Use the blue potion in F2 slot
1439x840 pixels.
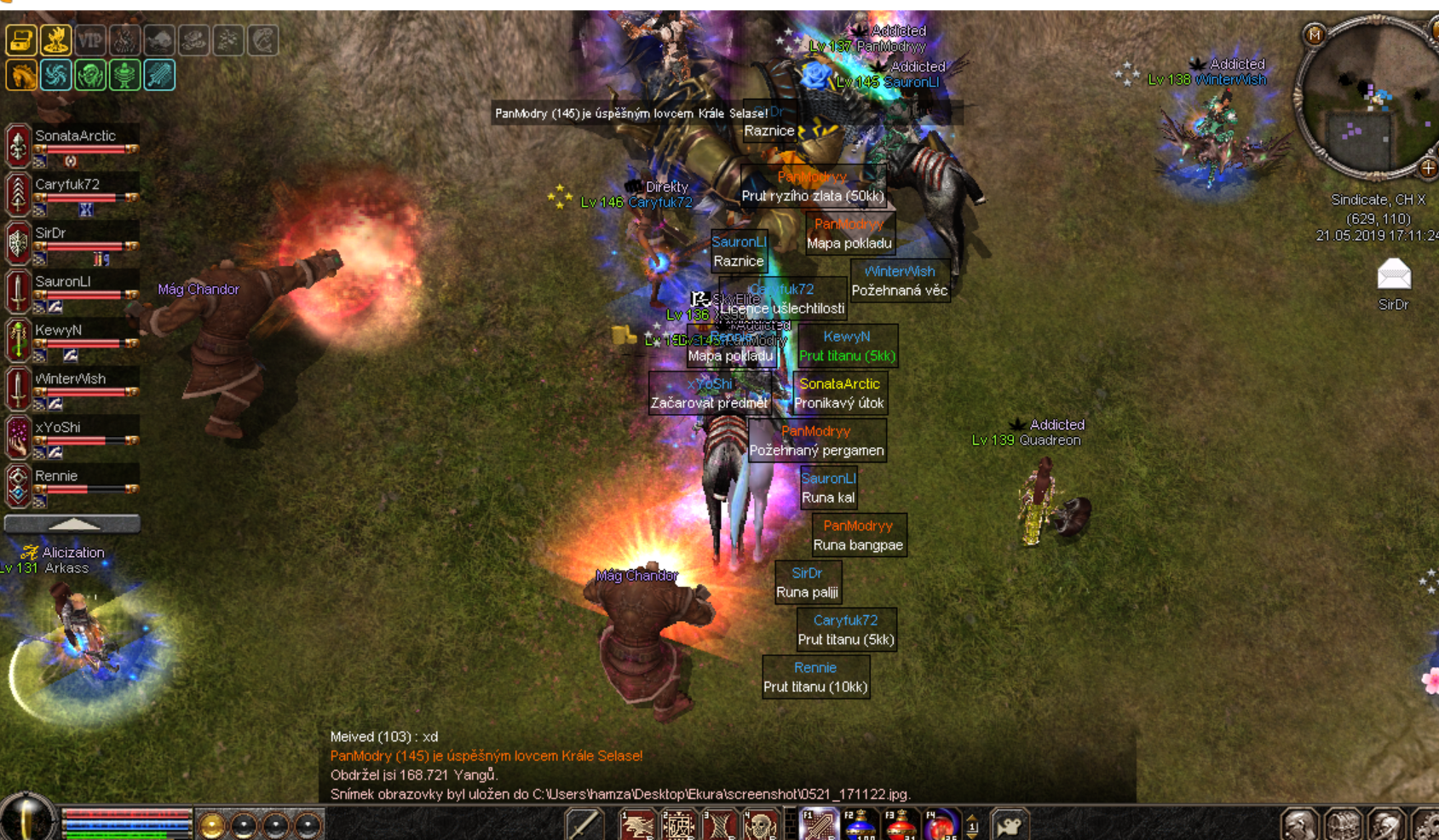tap(860, 826)
